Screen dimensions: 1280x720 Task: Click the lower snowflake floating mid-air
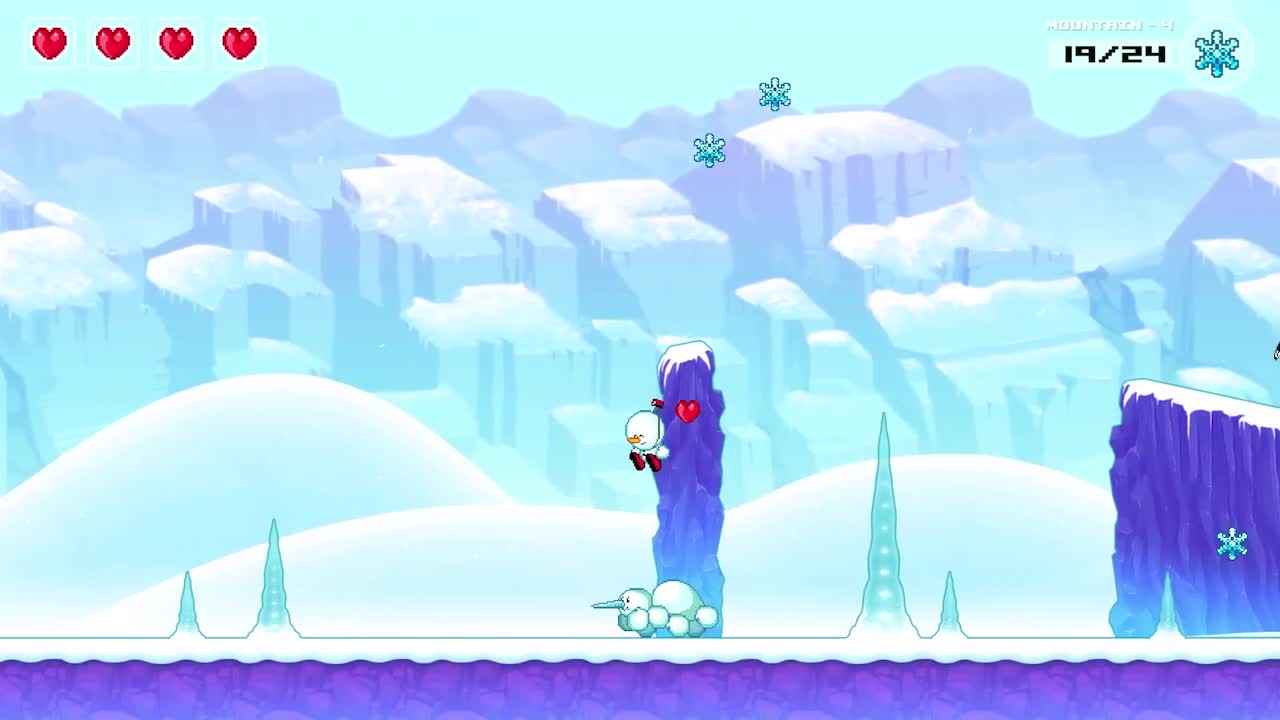click(x=710, y=148)
